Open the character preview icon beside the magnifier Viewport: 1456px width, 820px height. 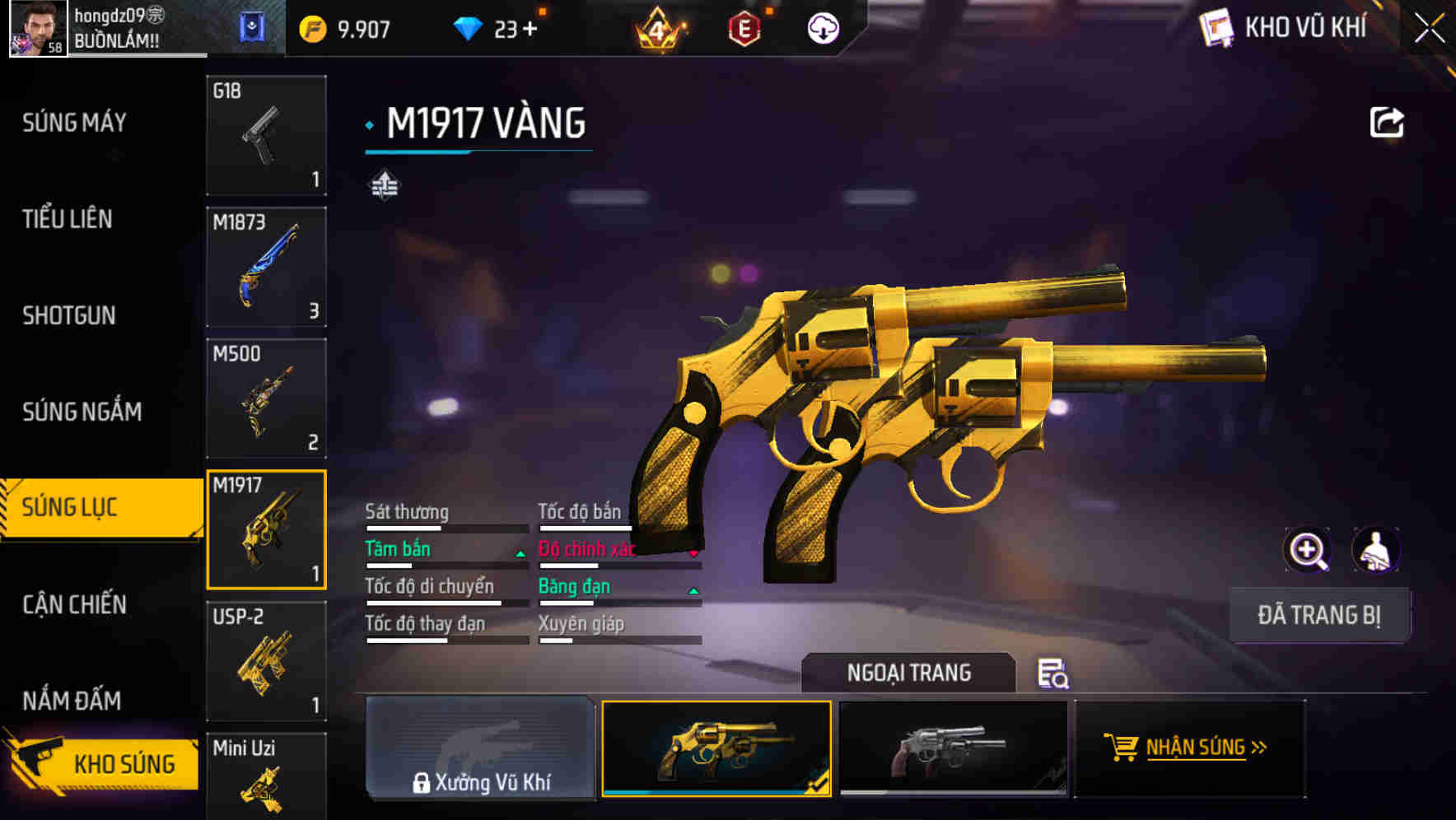pyautogui.click(x=1377, y=550)
